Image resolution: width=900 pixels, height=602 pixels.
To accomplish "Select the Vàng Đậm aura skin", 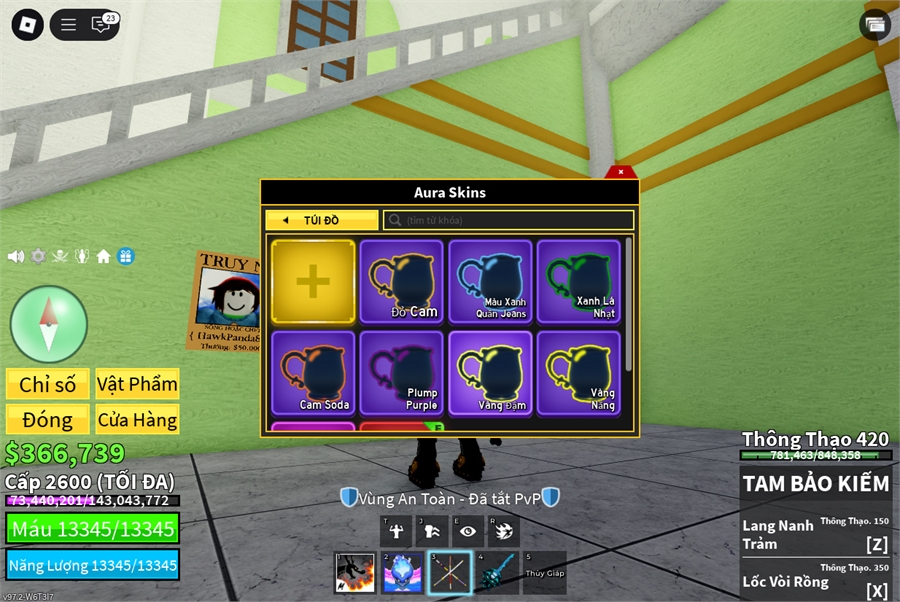I will 490,372.
